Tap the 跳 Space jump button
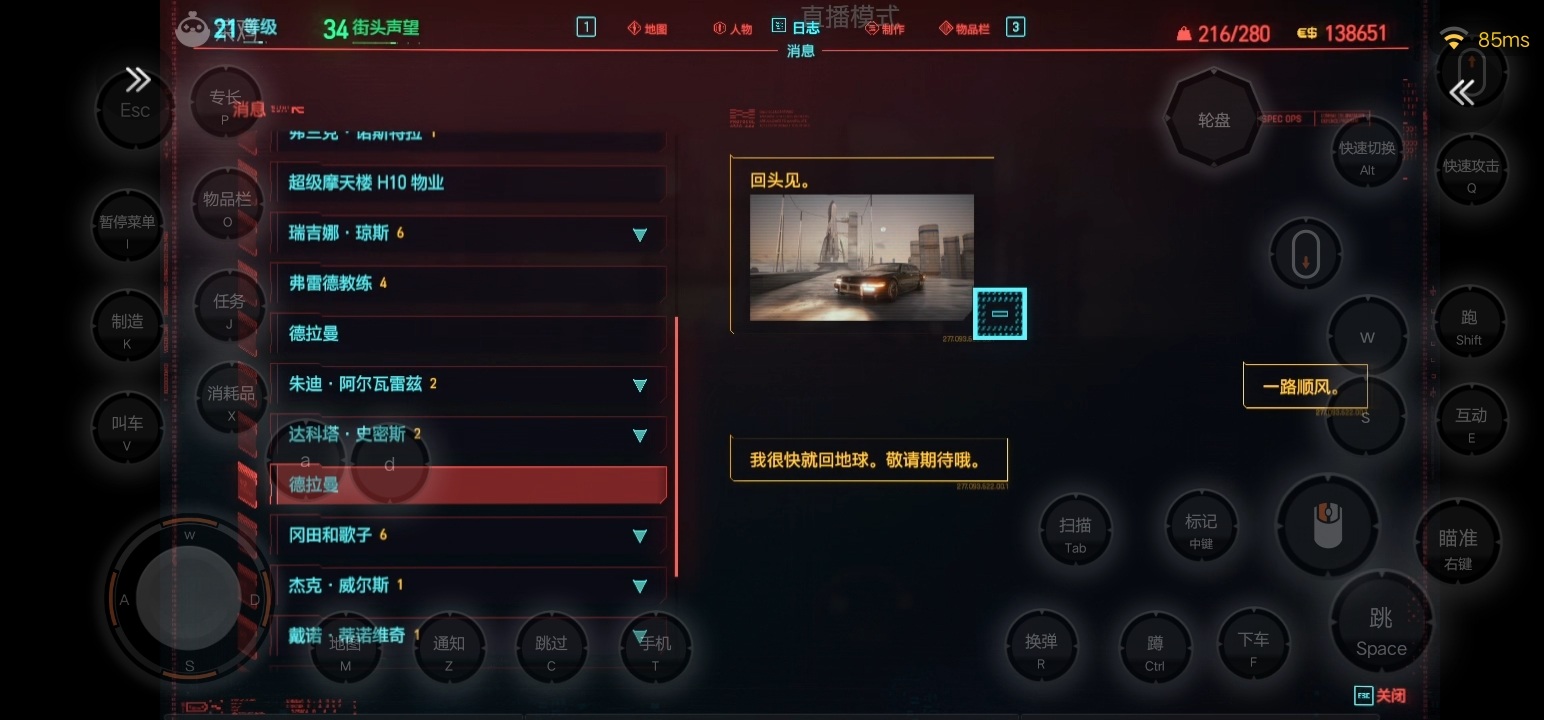1544x720 pixels. click(x=1381, y=632)
